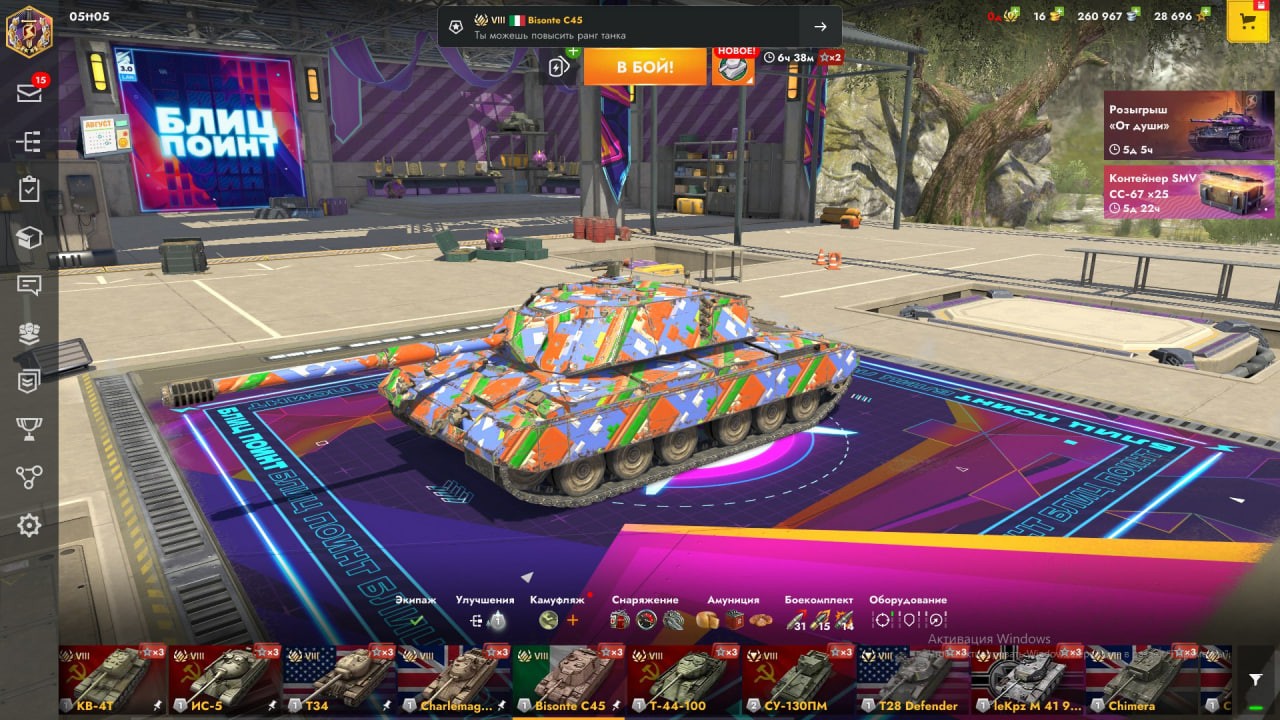Add camouflage with the orange plus
Image resolution: width=1280 pixels, height=720 pixels.
tap(573, 620)
